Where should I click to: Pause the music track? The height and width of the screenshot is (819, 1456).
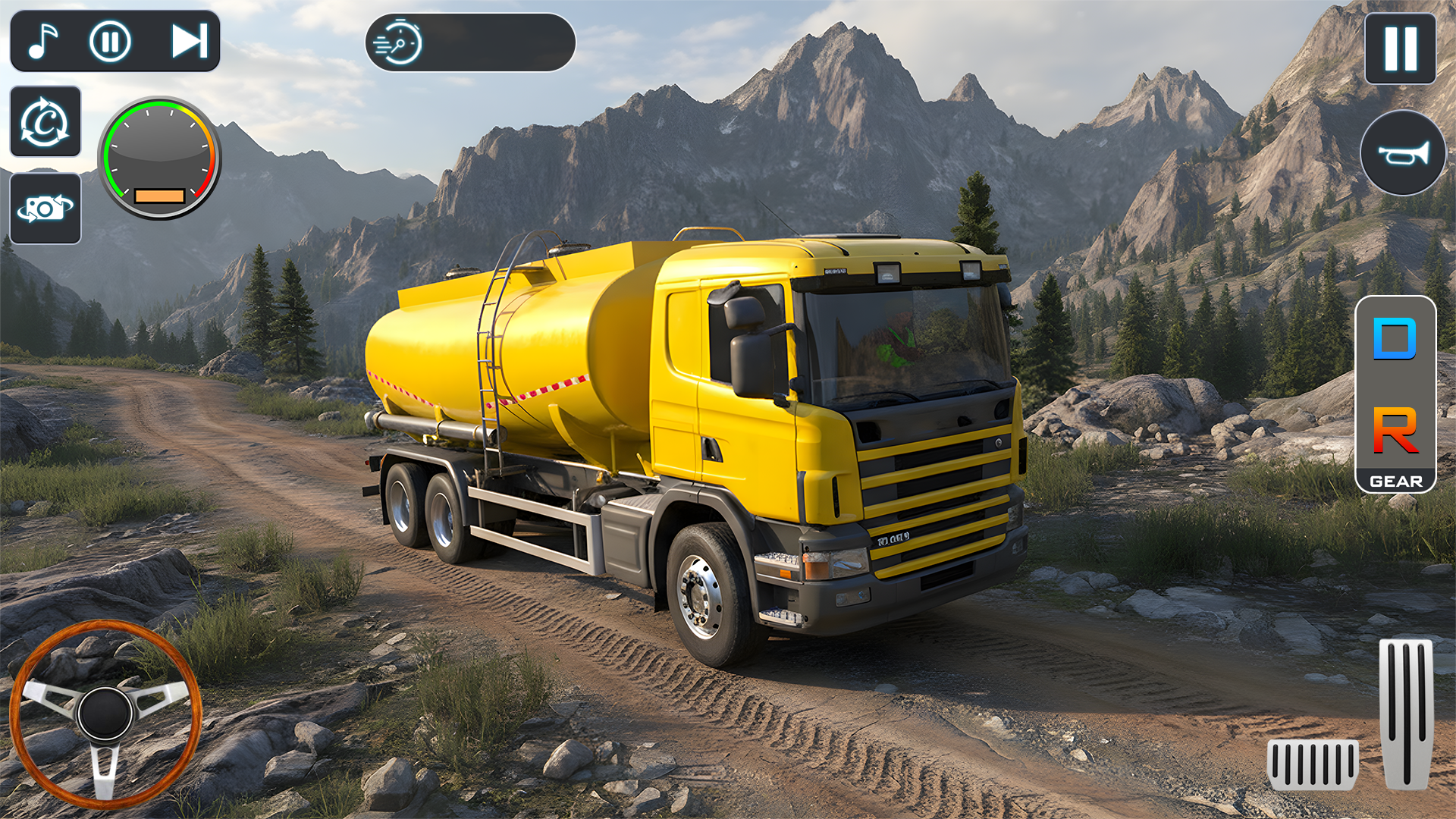[x=111, y=41]
